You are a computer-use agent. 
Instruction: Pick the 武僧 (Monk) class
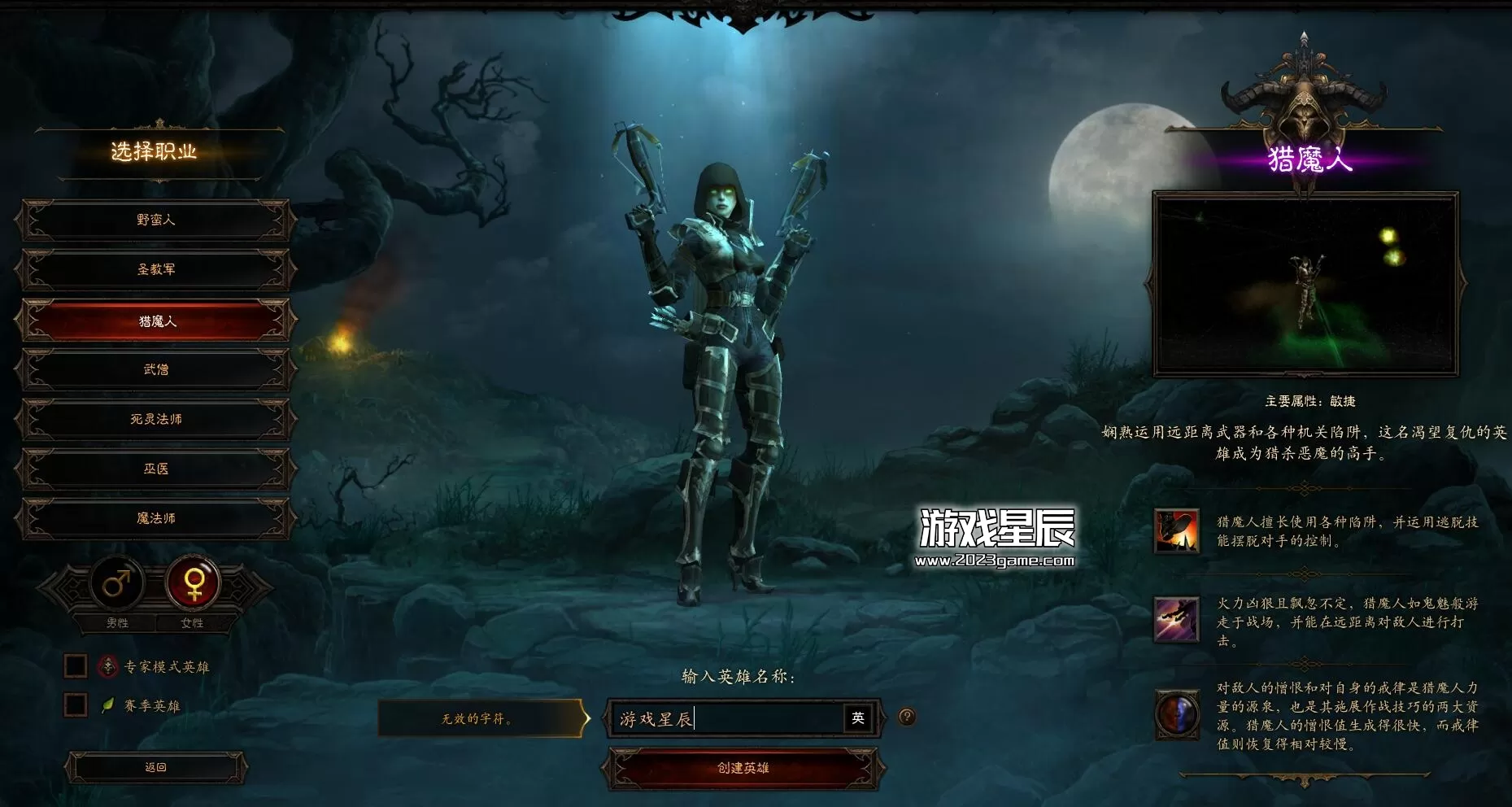tap(155, 370)
